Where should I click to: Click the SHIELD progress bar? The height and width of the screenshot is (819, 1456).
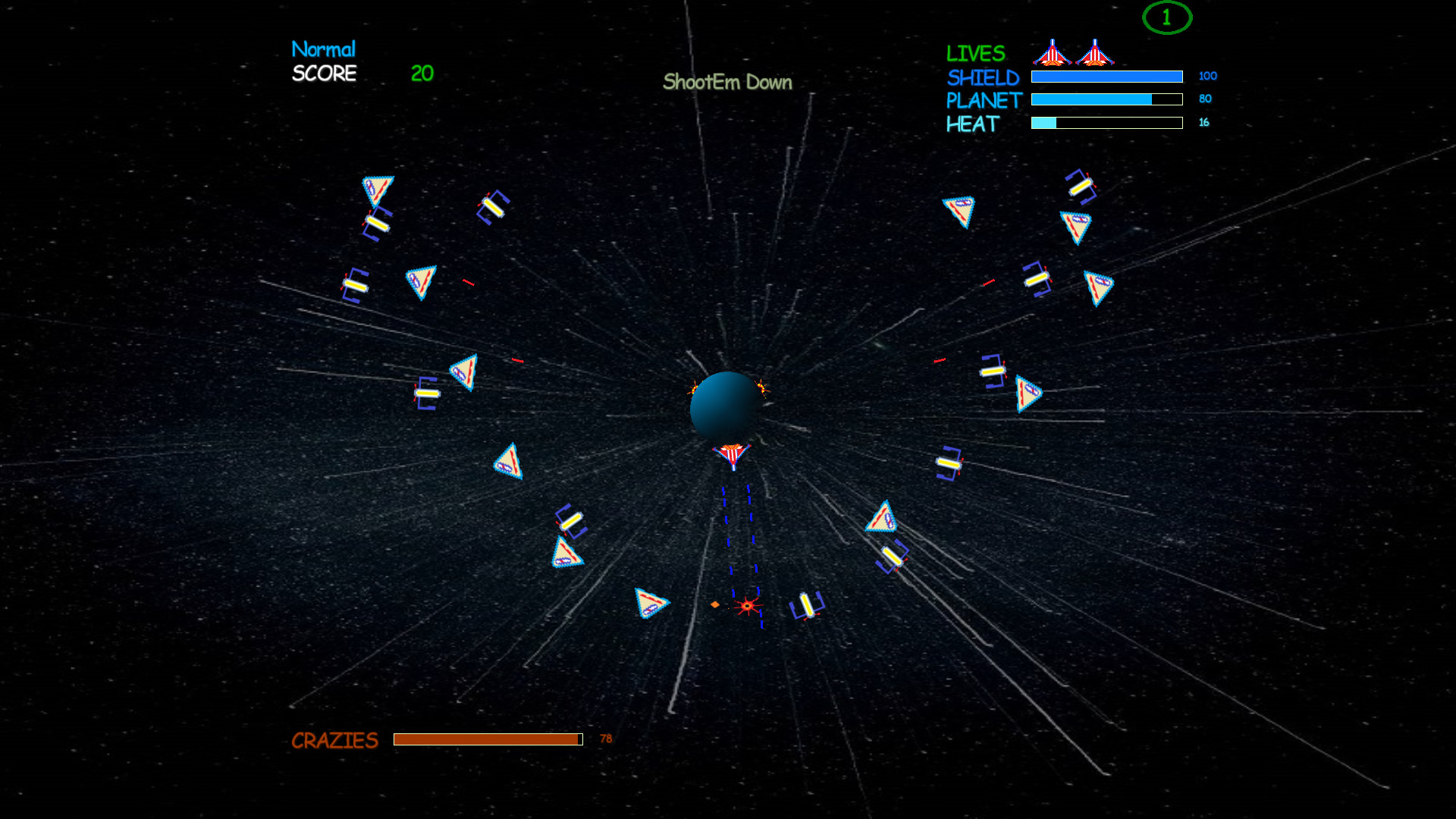[x=1106, y=77]
